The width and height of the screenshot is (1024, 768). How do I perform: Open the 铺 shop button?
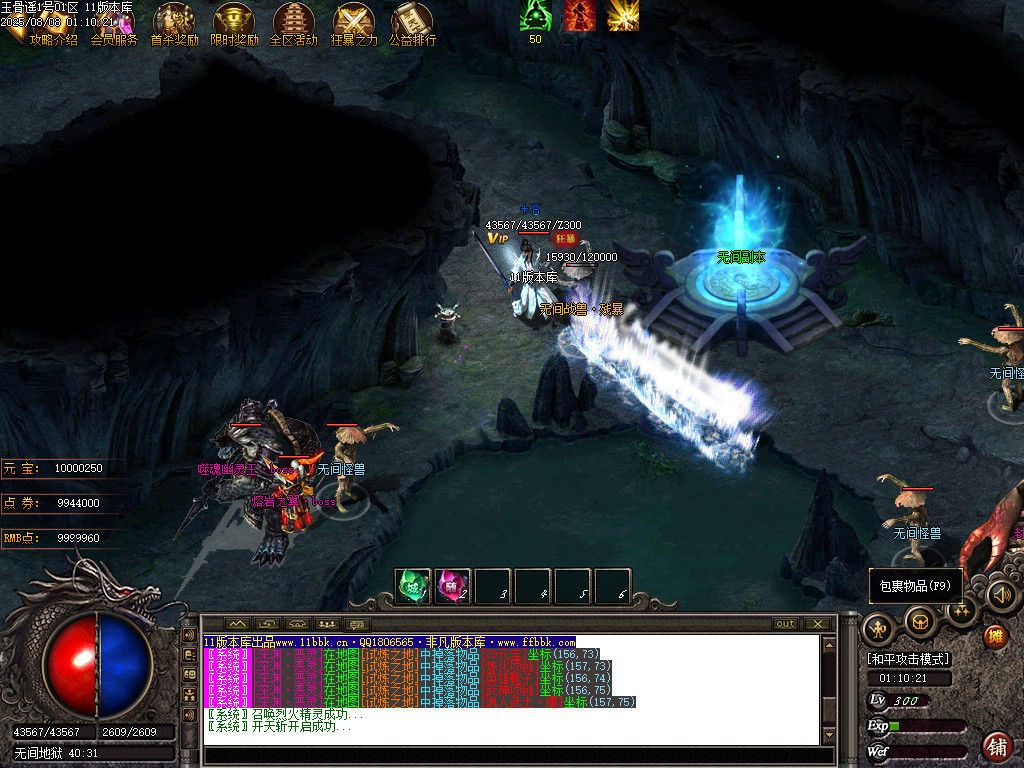[x=996, y=747]
